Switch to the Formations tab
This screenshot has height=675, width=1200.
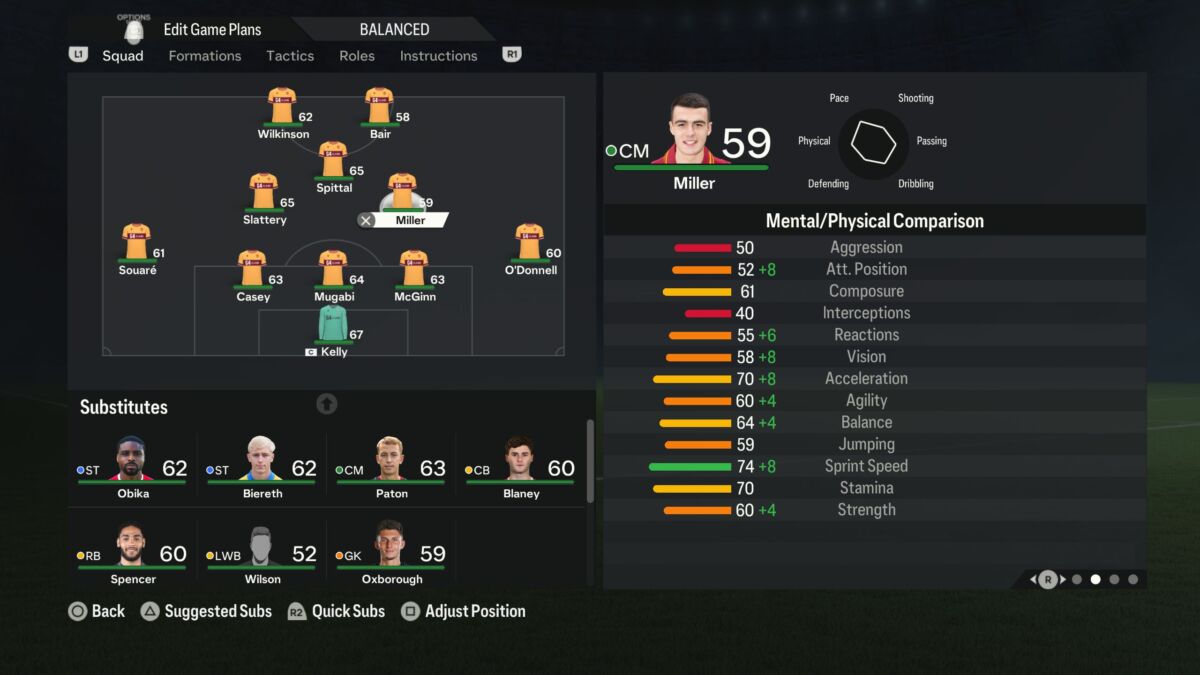click(x=204, y=56)
